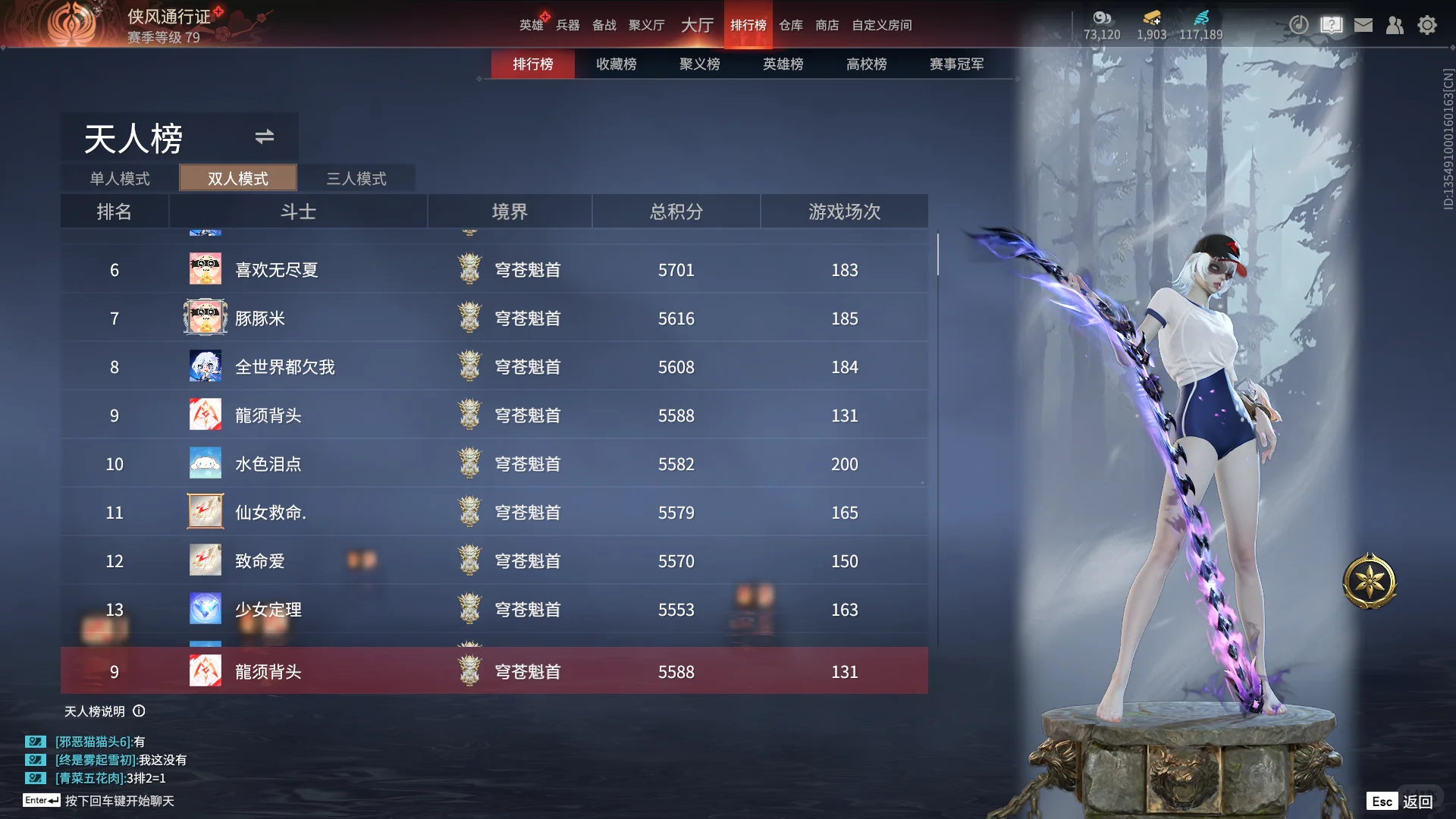
Task: Open the 大厅 menu item in top navigation
Action: point(696,25)
